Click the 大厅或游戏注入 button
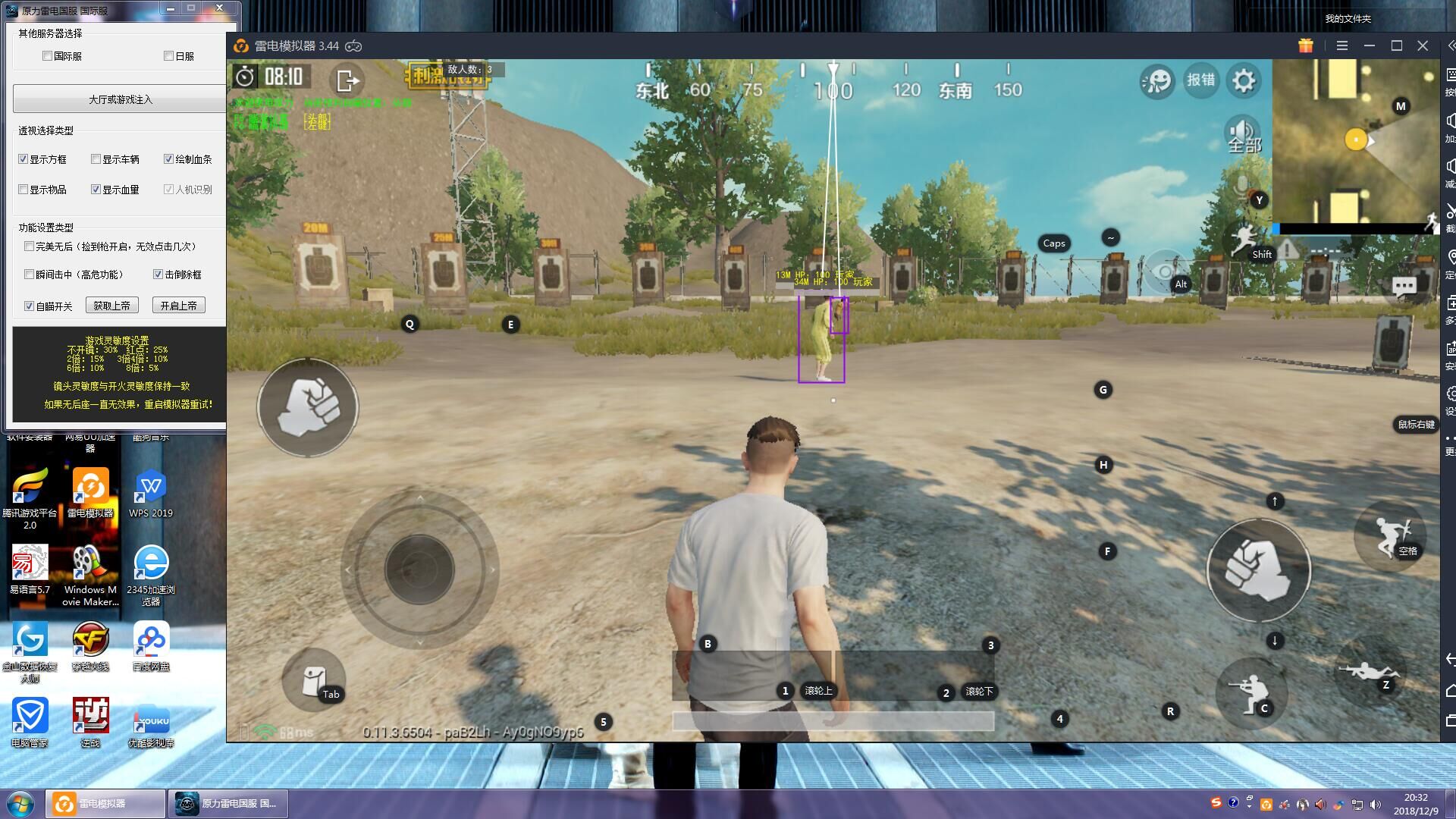Image resolution: width=1456 pixels, height=819 pixels. pyautogui.click(x=120, y=99)
